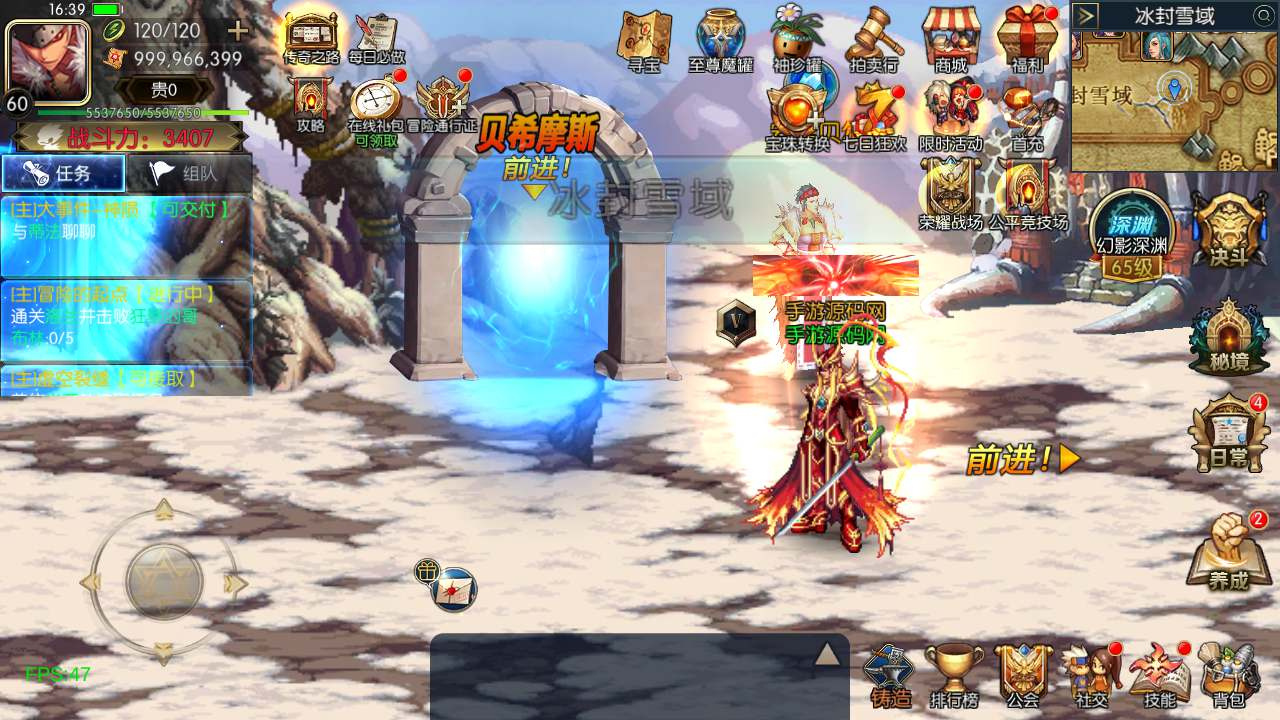
Task: Open 七日狂欢 seven-day event
Action: click(875, 115)
